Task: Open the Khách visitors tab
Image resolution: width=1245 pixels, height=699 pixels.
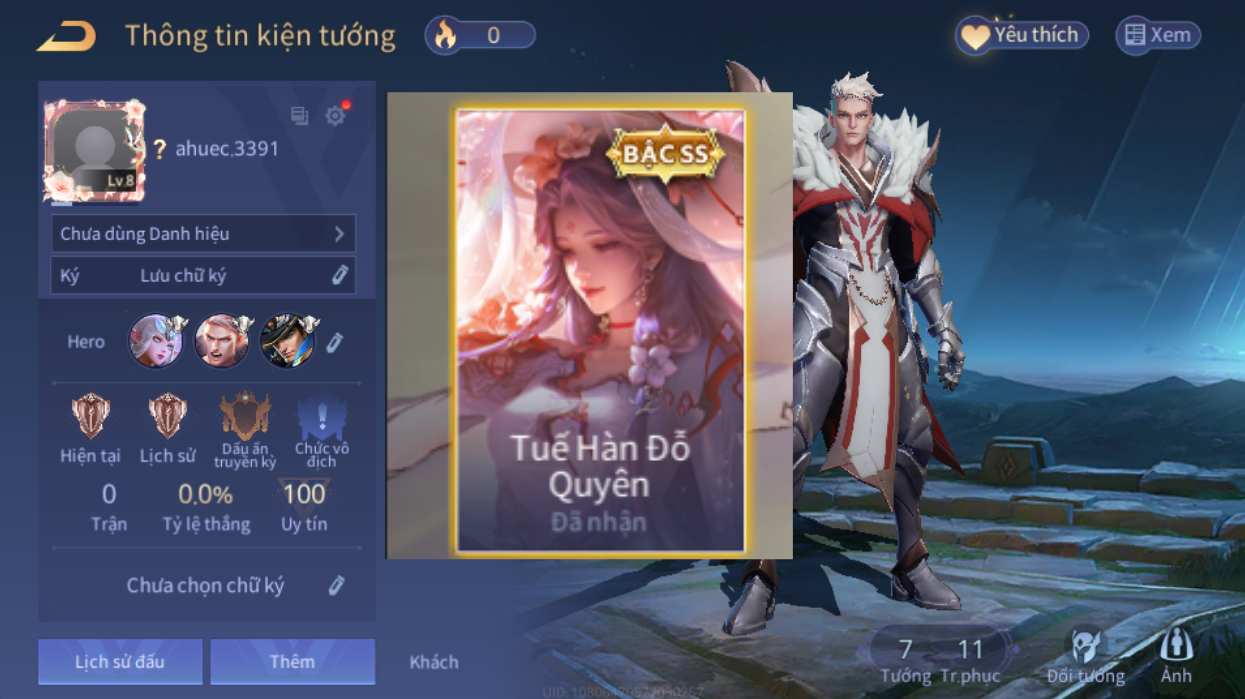Action: pos(434,662)
